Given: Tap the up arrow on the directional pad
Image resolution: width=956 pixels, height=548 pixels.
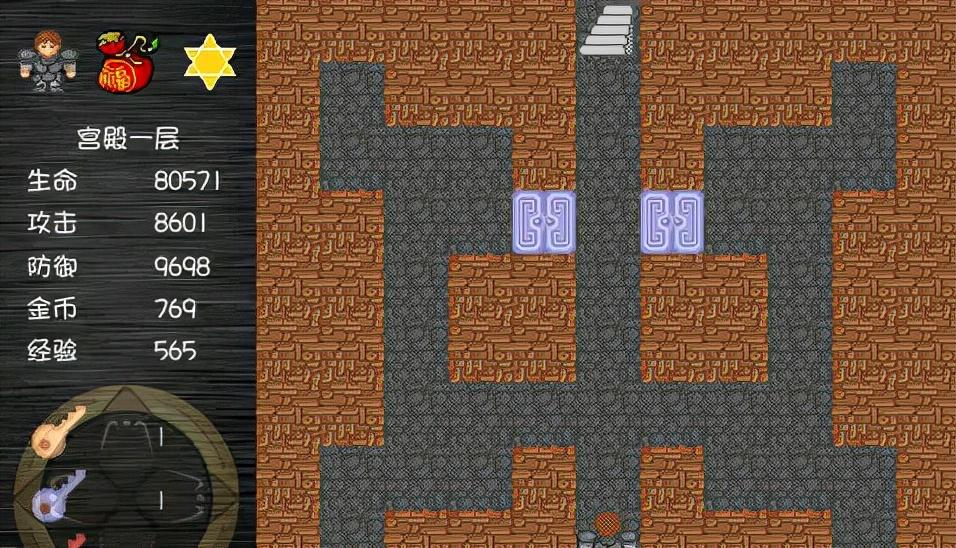Looking at the screenshot, I should pyautogui.click(x=127, y=399).
